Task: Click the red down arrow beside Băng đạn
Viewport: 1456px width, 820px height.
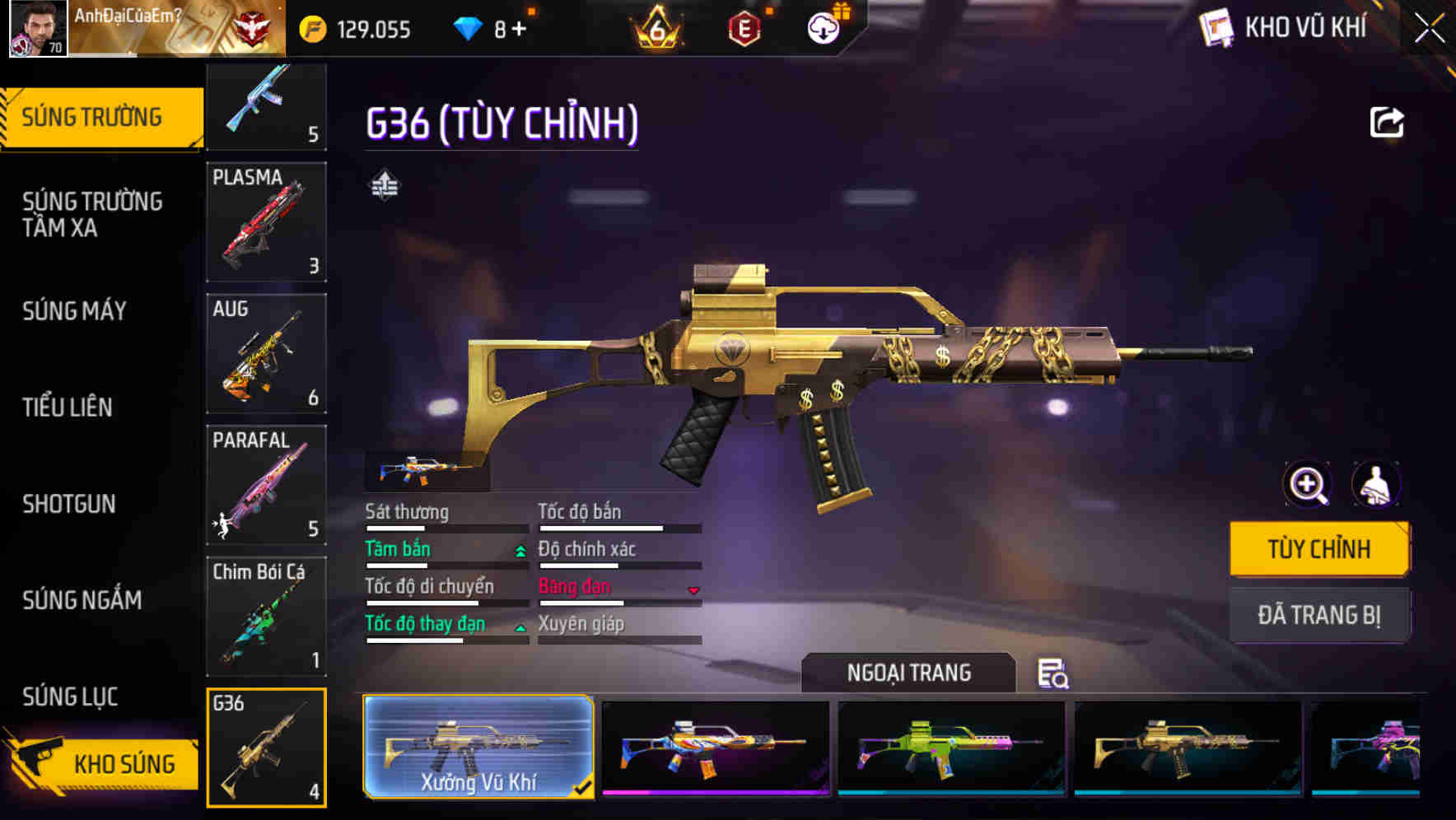Action: [692, 590]
